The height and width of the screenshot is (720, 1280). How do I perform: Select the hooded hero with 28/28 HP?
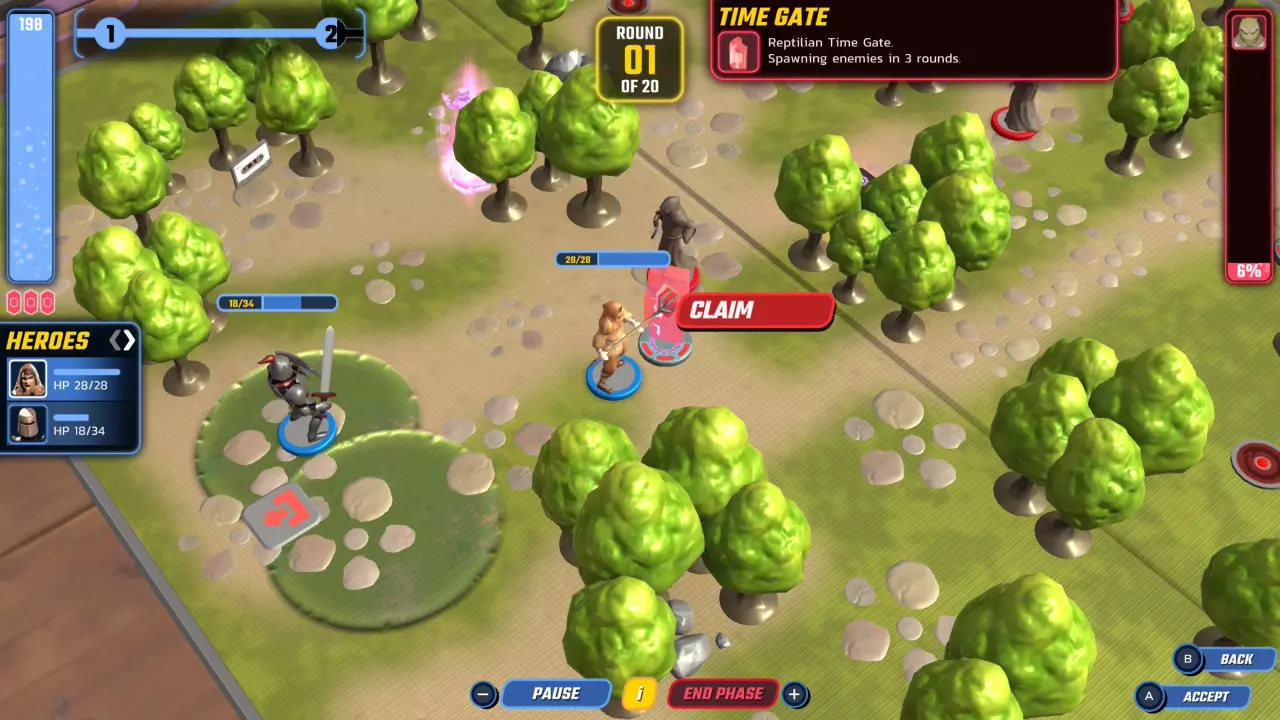pyautogui.click(x=70, y=379)
